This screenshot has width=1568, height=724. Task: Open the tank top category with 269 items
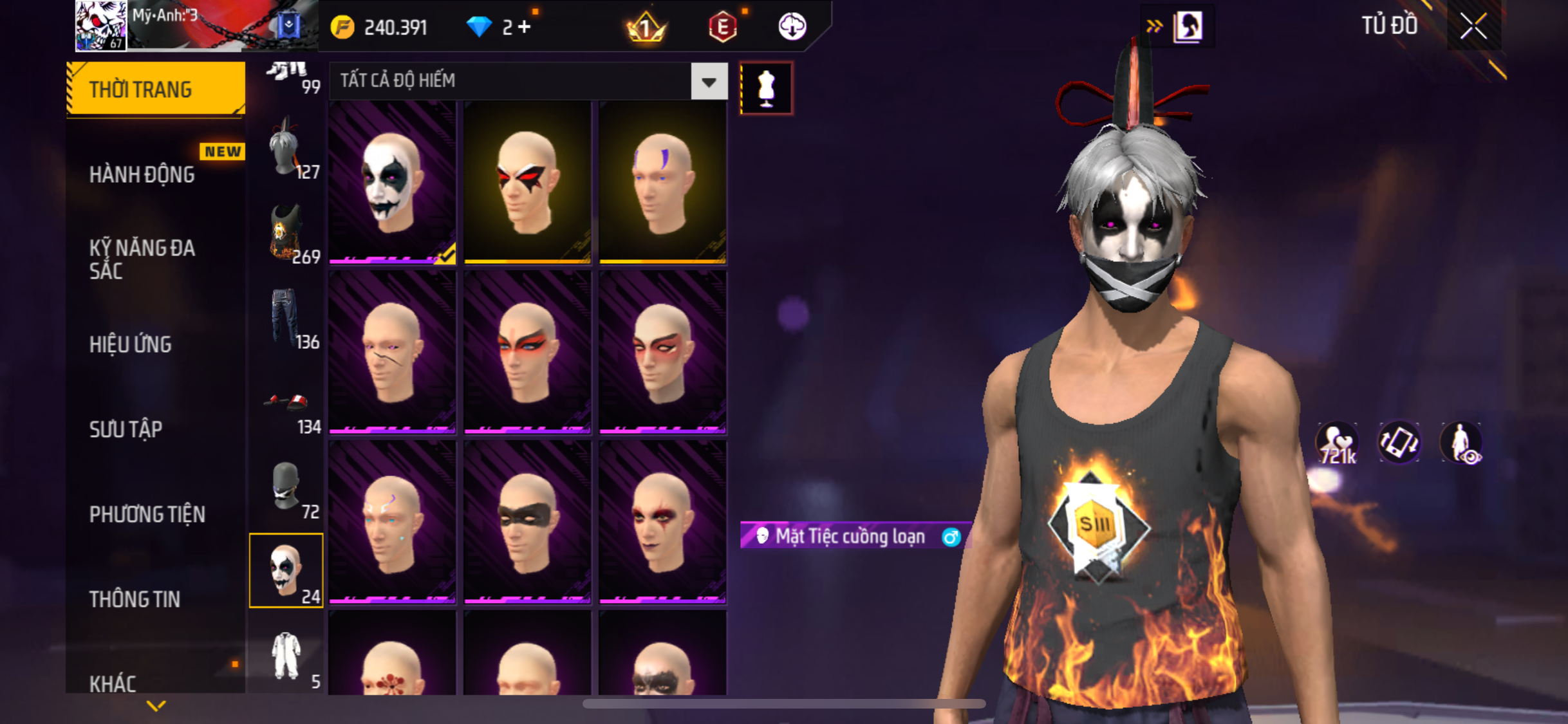coord(286,234)
